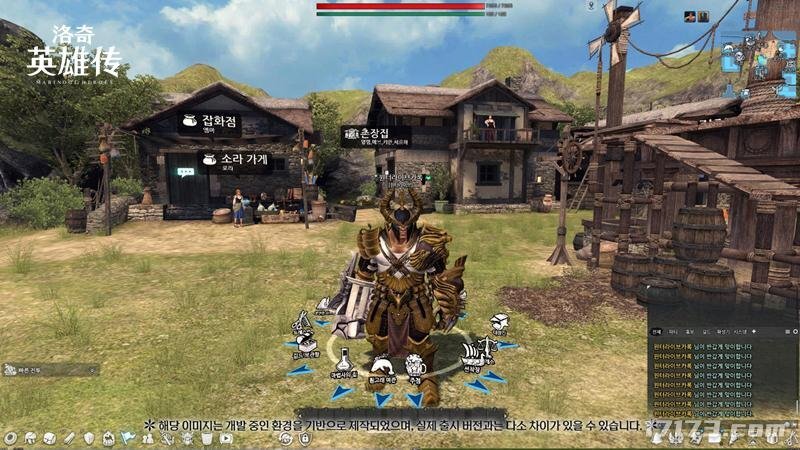Open the two-person friends icon
Viewport: 800px width, 450px height.
pos(146,438)
